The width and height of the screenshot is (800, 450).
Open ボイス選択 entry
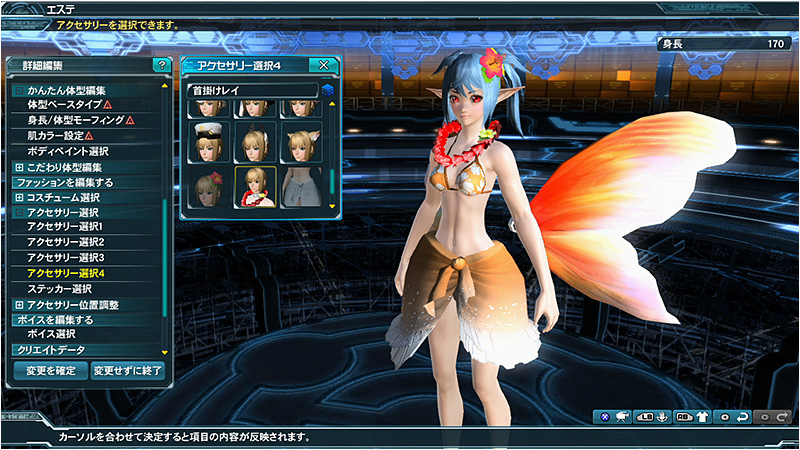coord(52,334)
